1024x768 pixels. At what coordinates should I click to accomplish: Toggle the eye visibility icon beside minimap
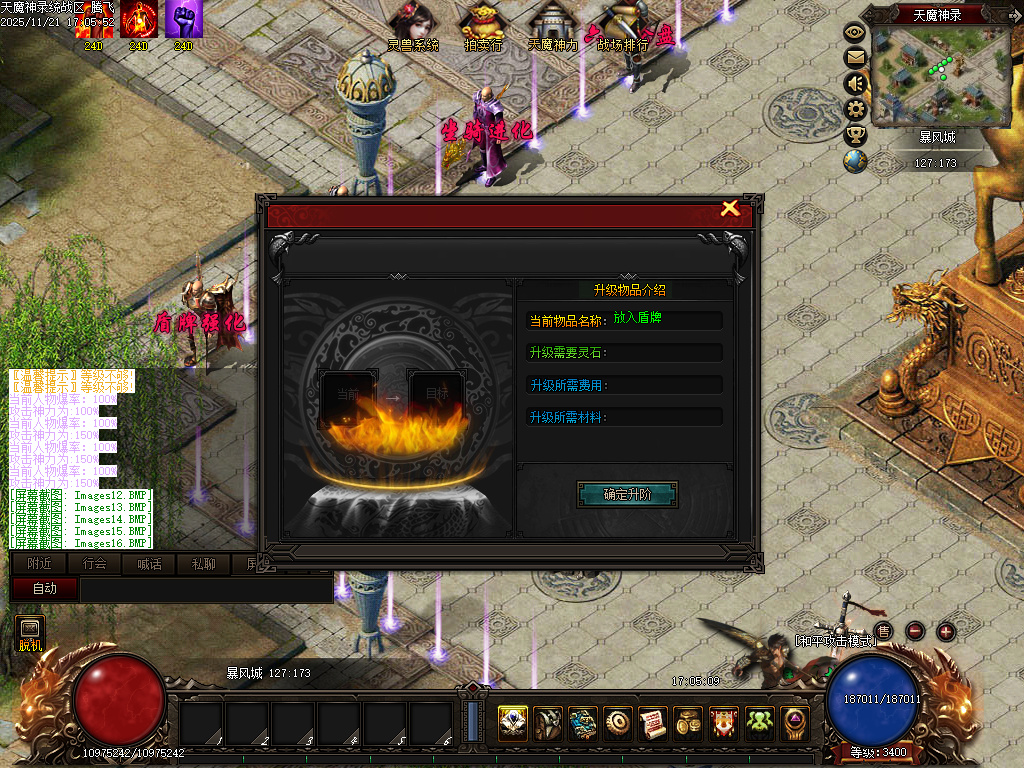pyautogui.click(x=855, y=32)
